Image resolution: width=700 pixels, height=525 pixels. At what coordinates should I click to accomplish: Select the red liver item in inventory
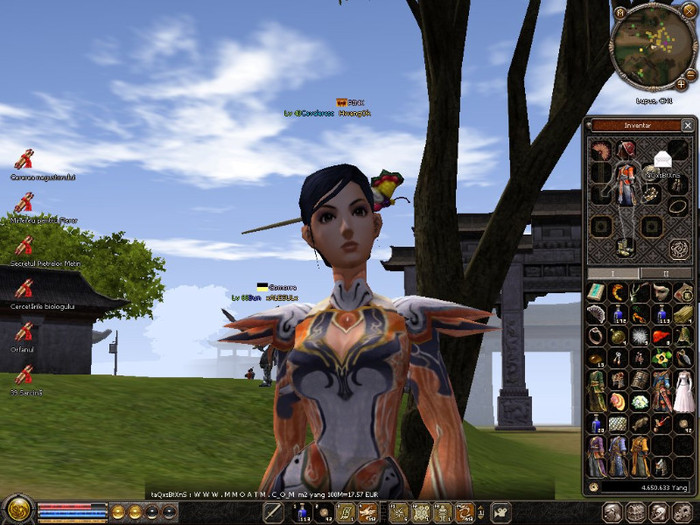[661, 336]
